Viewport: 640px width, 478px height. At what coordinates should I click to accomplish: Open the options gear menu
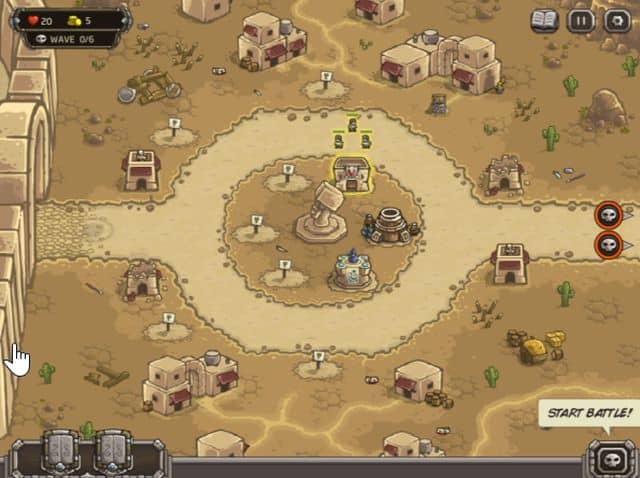click(615, 19)
